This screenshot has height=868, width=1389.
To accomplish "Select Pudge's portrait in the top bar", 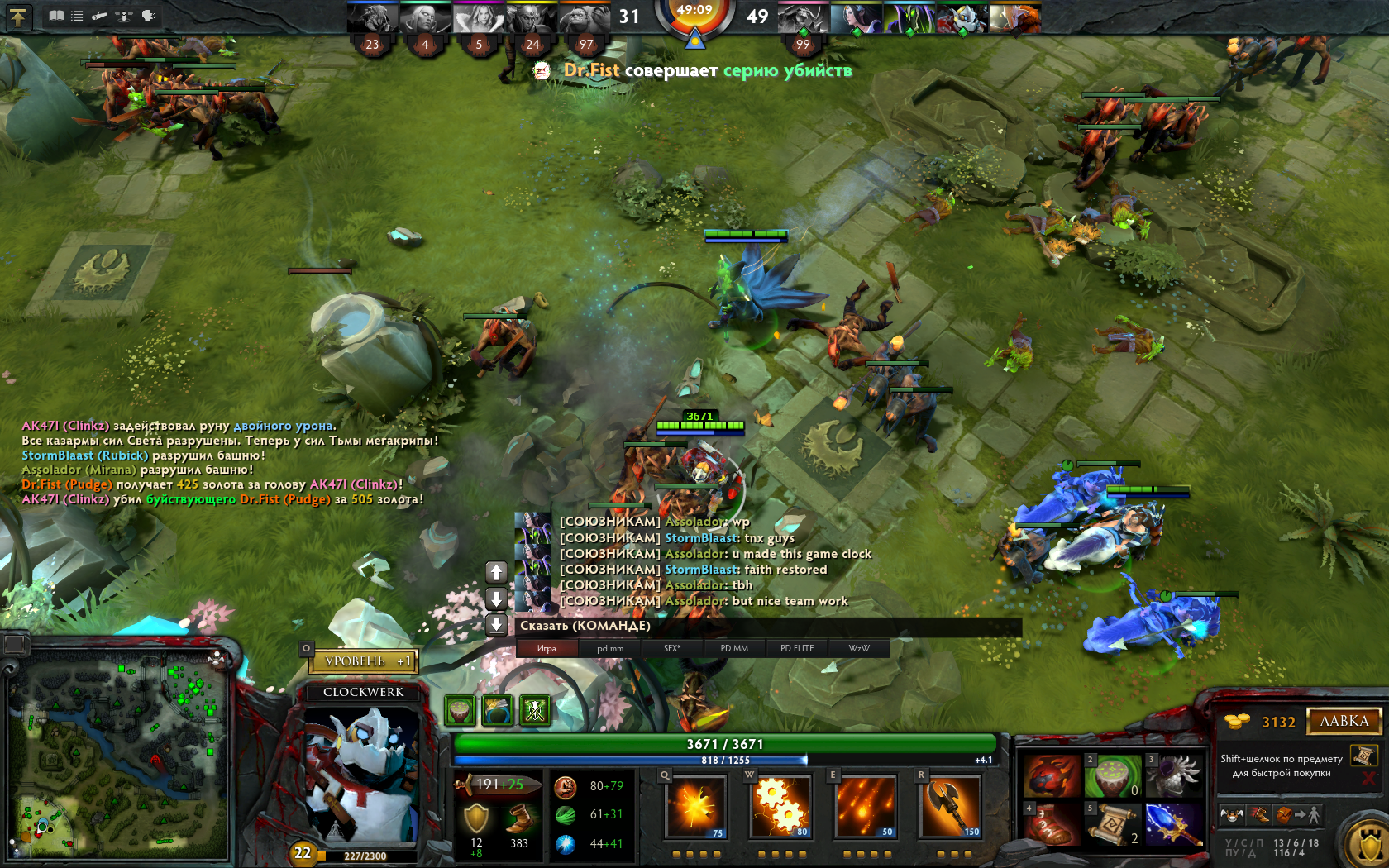I will 585,18.
